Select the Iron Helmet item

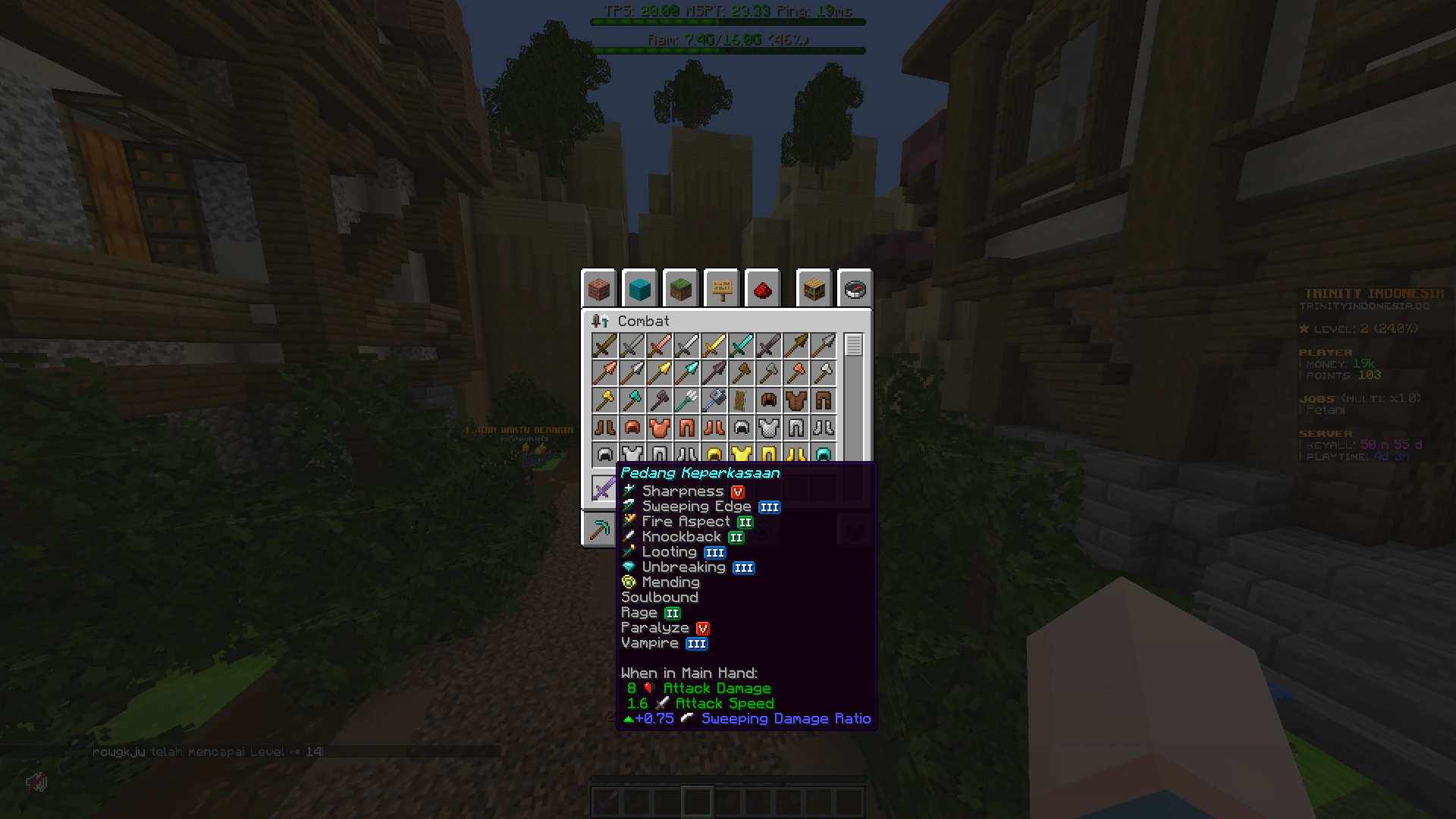click(x=604, y=454)
